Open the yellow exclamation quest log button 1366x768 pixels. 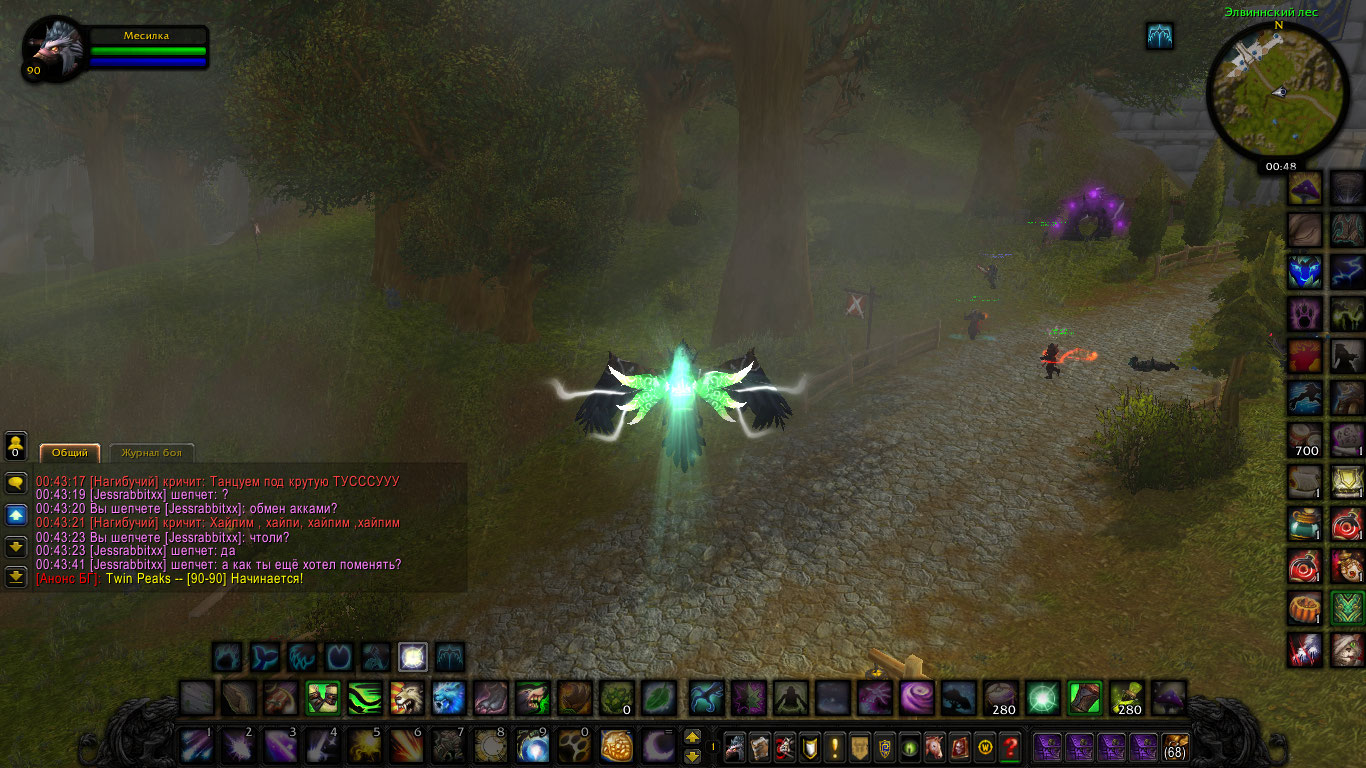pyautogui.click(x=835, y=746)
